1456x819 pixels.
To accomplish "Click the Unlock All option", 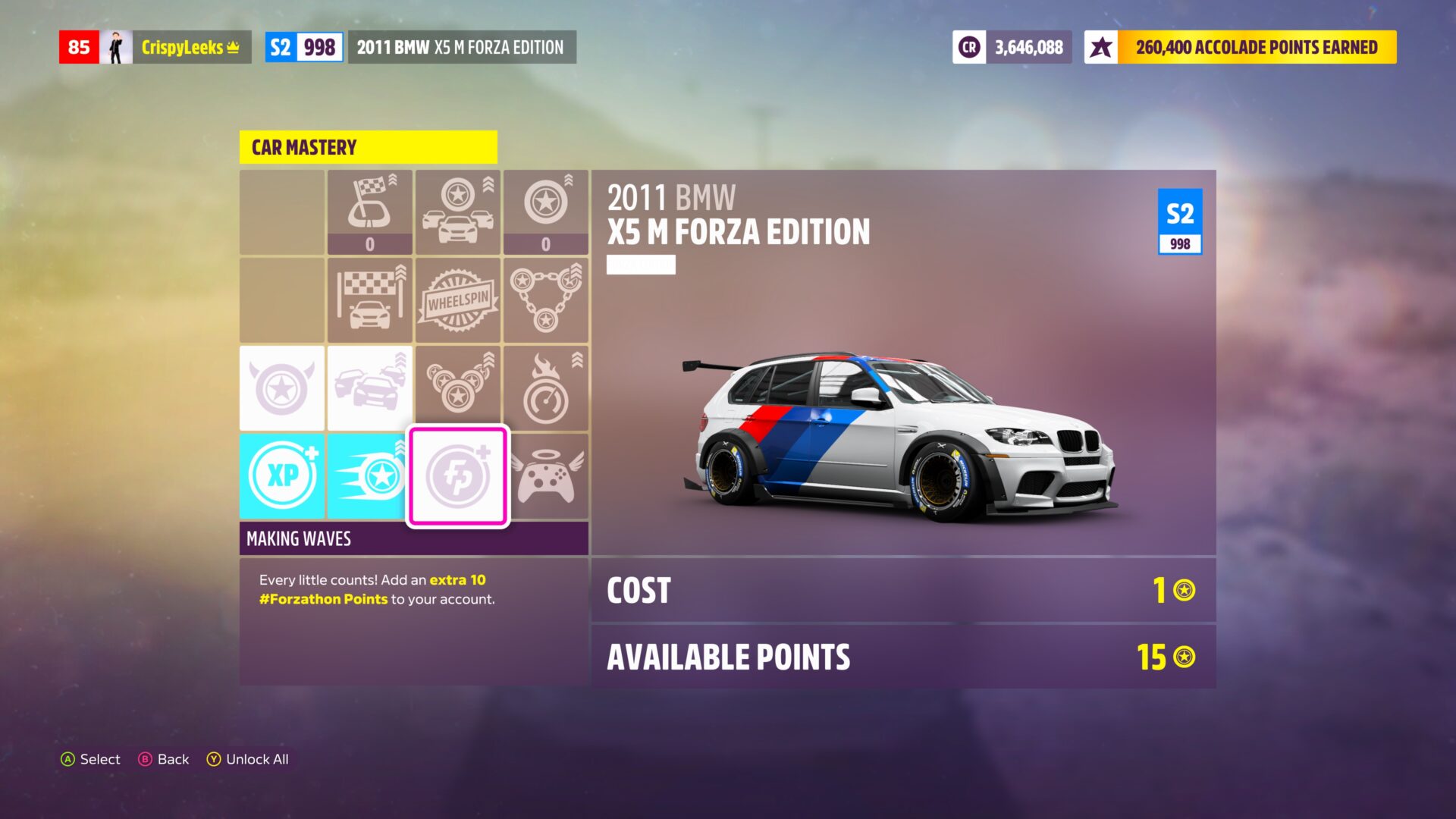I will pos(249,759).
